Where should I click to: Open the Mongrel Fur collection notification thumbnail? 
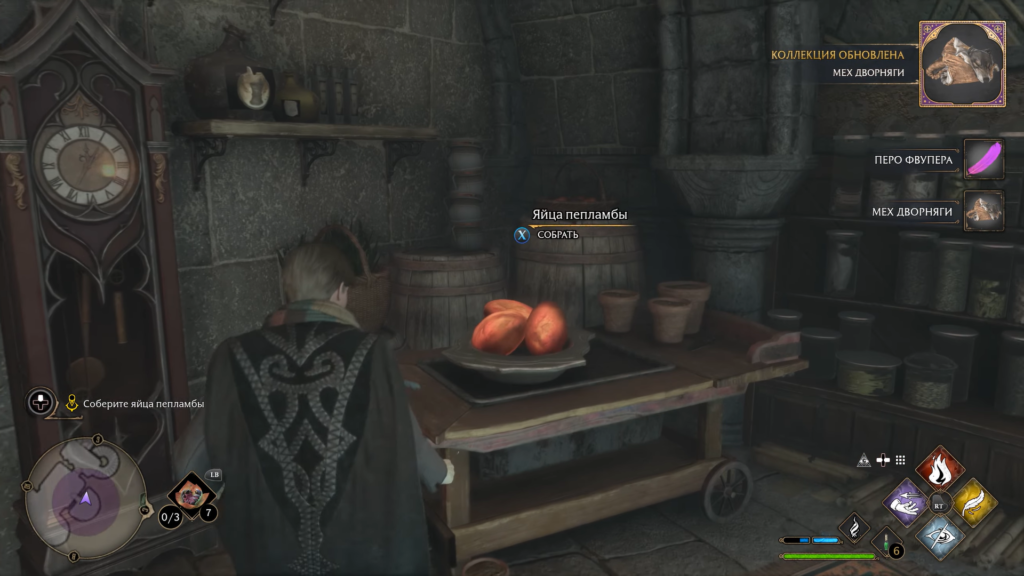[x=961, y=64]
